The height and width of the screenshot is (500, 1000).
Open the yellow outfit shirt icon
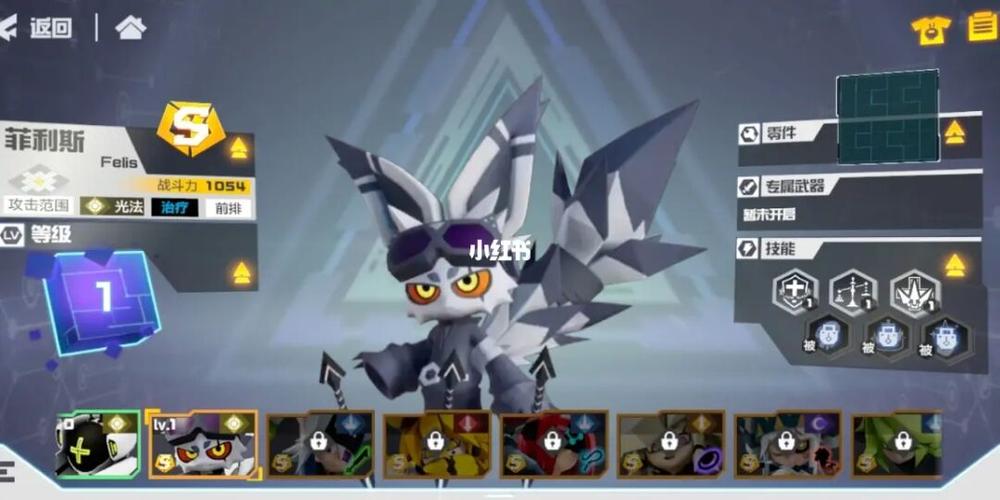tap(931, 30)
